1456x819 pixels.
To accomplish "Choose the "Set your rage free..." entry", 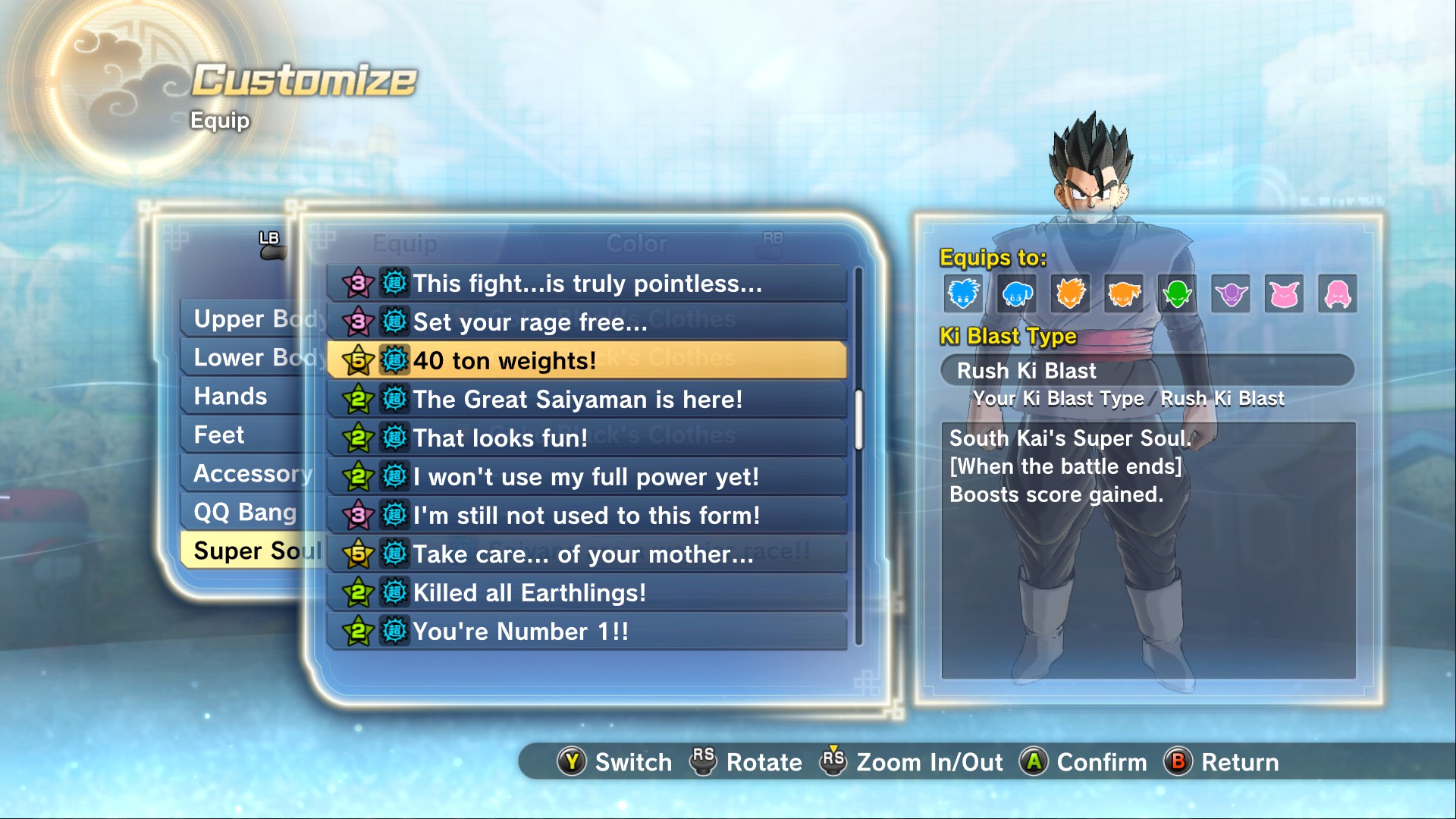I will (586, 322).
